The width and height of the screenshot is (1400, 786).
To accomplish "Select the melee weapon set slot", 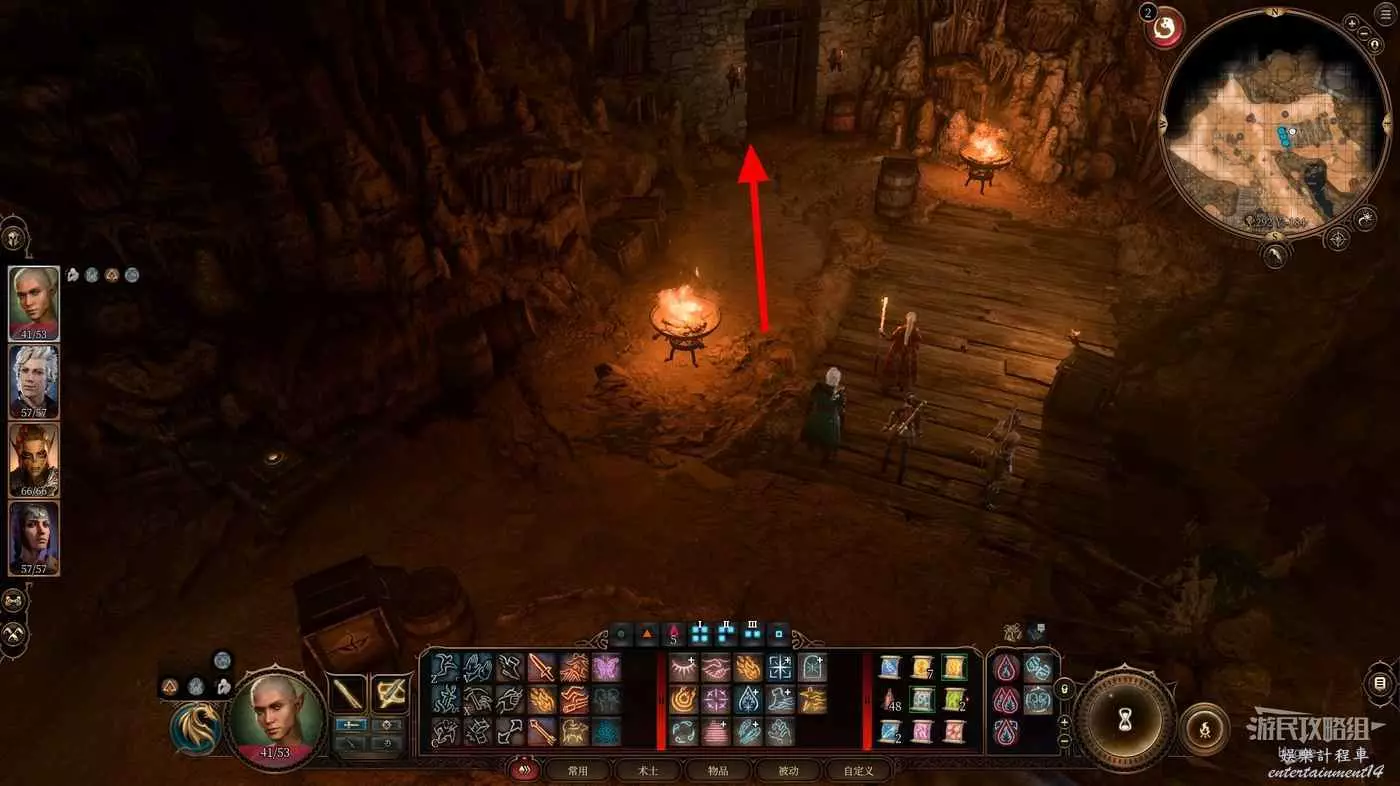I will pos(348,693).
